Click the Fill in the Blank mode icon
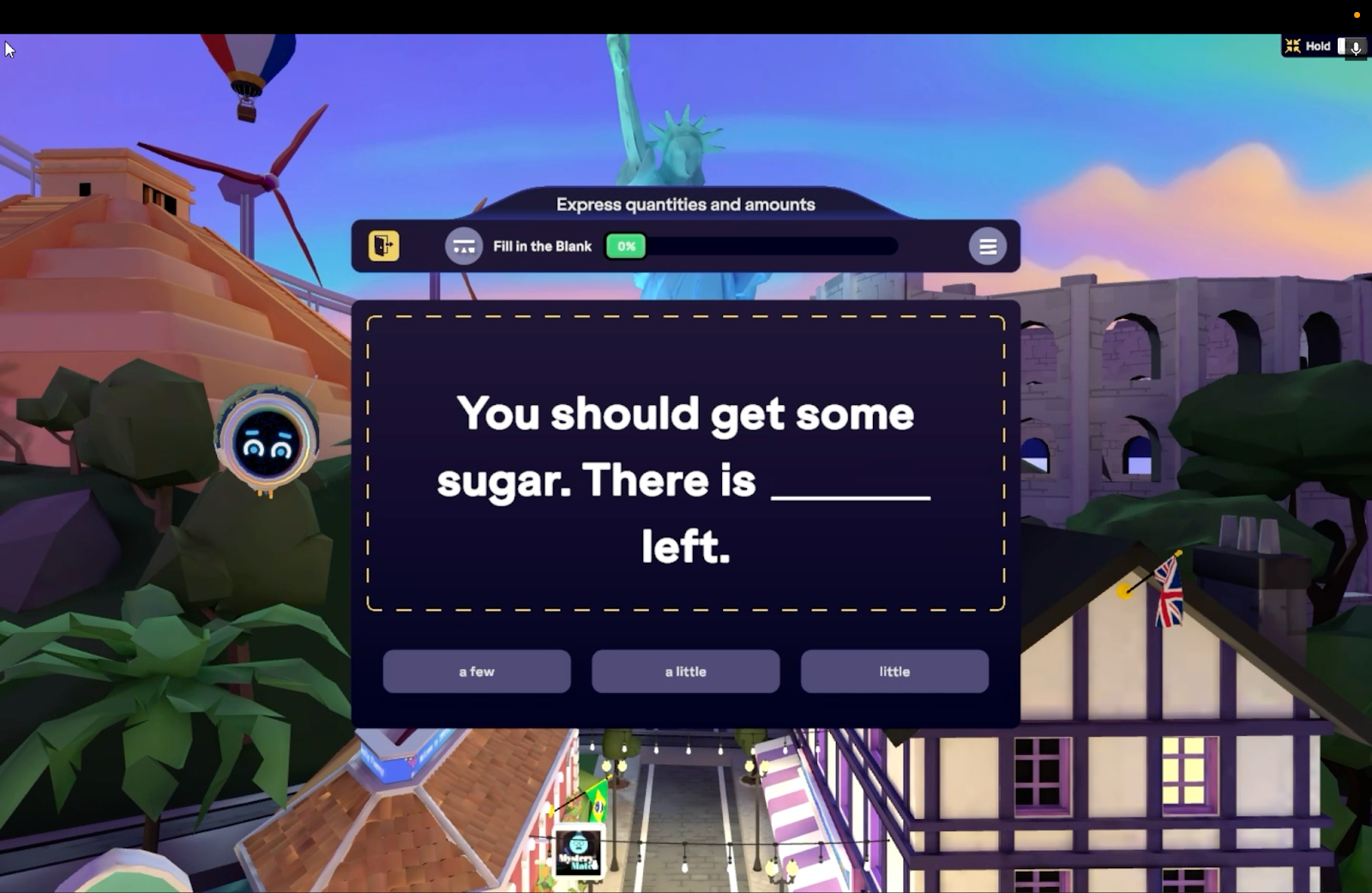Viewport: 1372px width, 893px height. point(464,247)
